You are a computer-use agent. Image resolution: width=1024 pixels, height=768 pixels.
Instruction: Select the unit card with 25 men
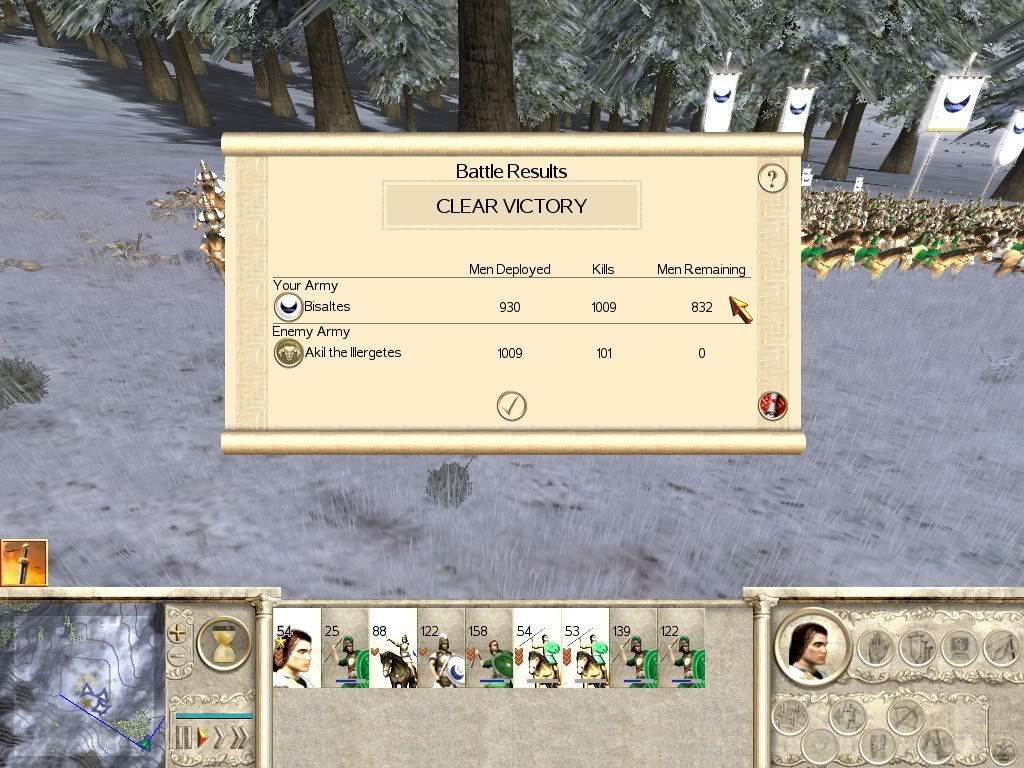[x=345, y=648]
